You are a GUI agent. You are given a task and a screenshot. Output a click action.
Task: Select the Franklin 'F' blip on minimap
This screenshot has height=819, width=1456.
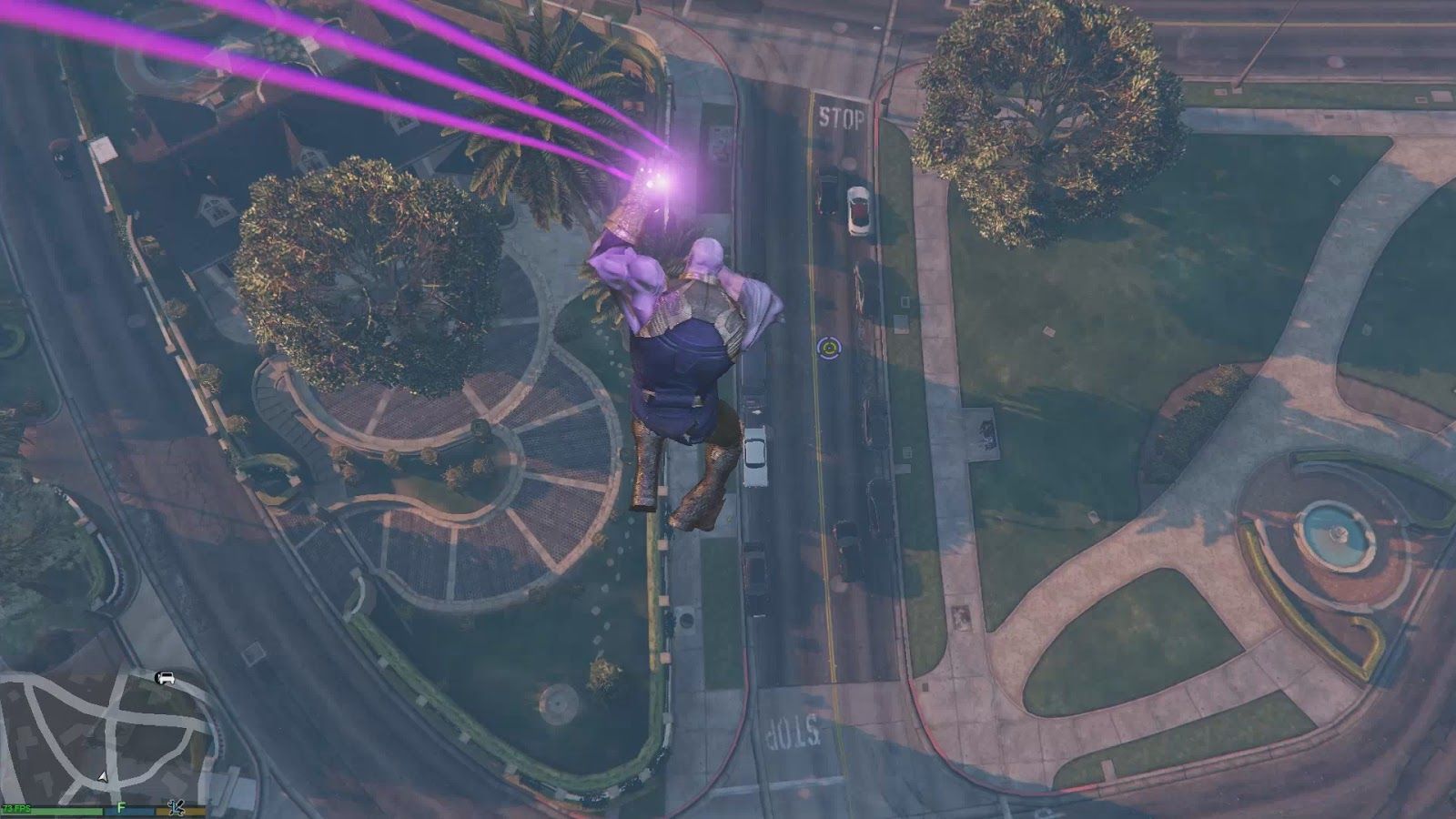pos(120,807)
